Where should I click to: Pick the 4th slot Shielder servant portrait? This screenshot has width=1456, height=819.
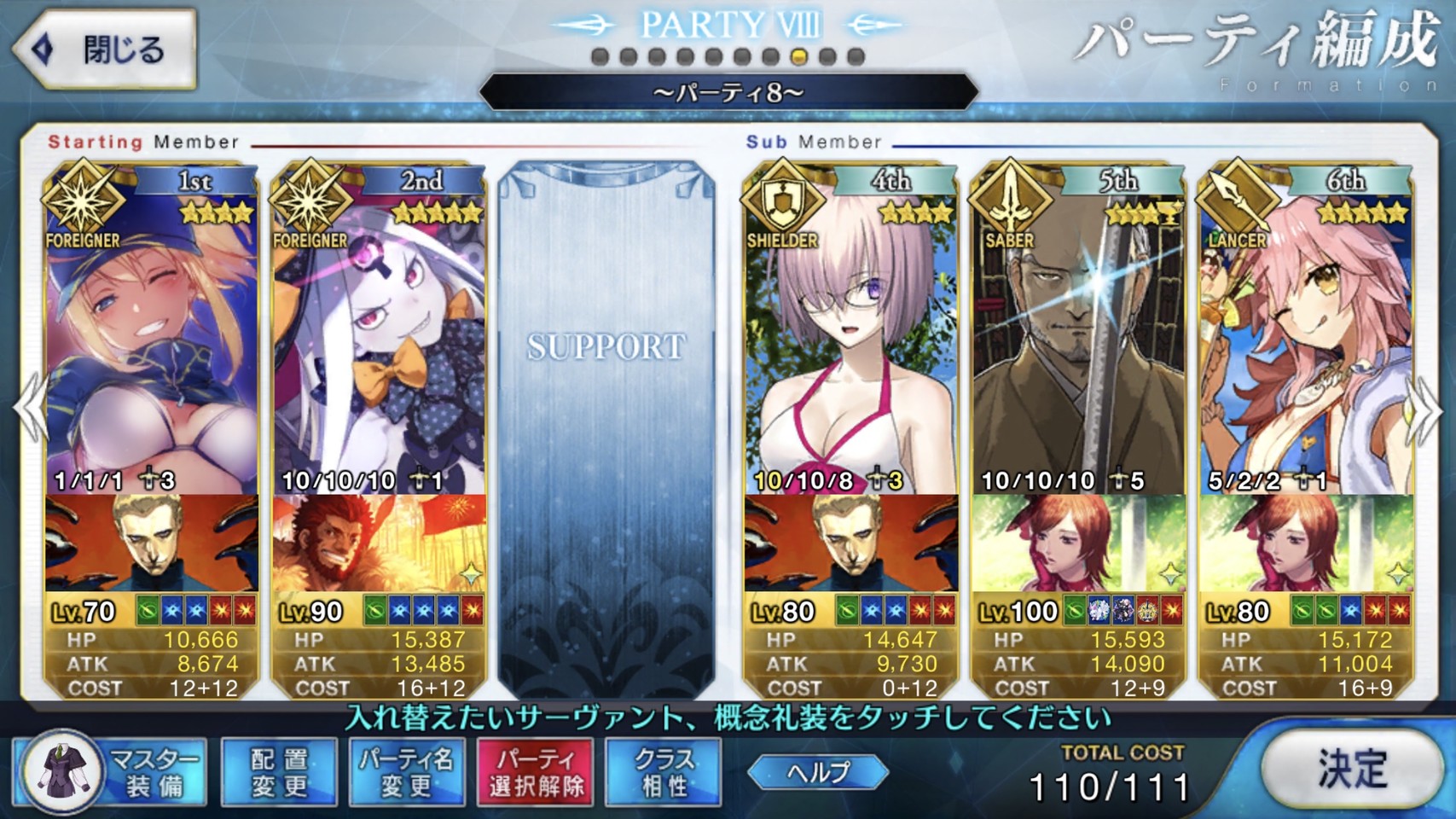850,341
